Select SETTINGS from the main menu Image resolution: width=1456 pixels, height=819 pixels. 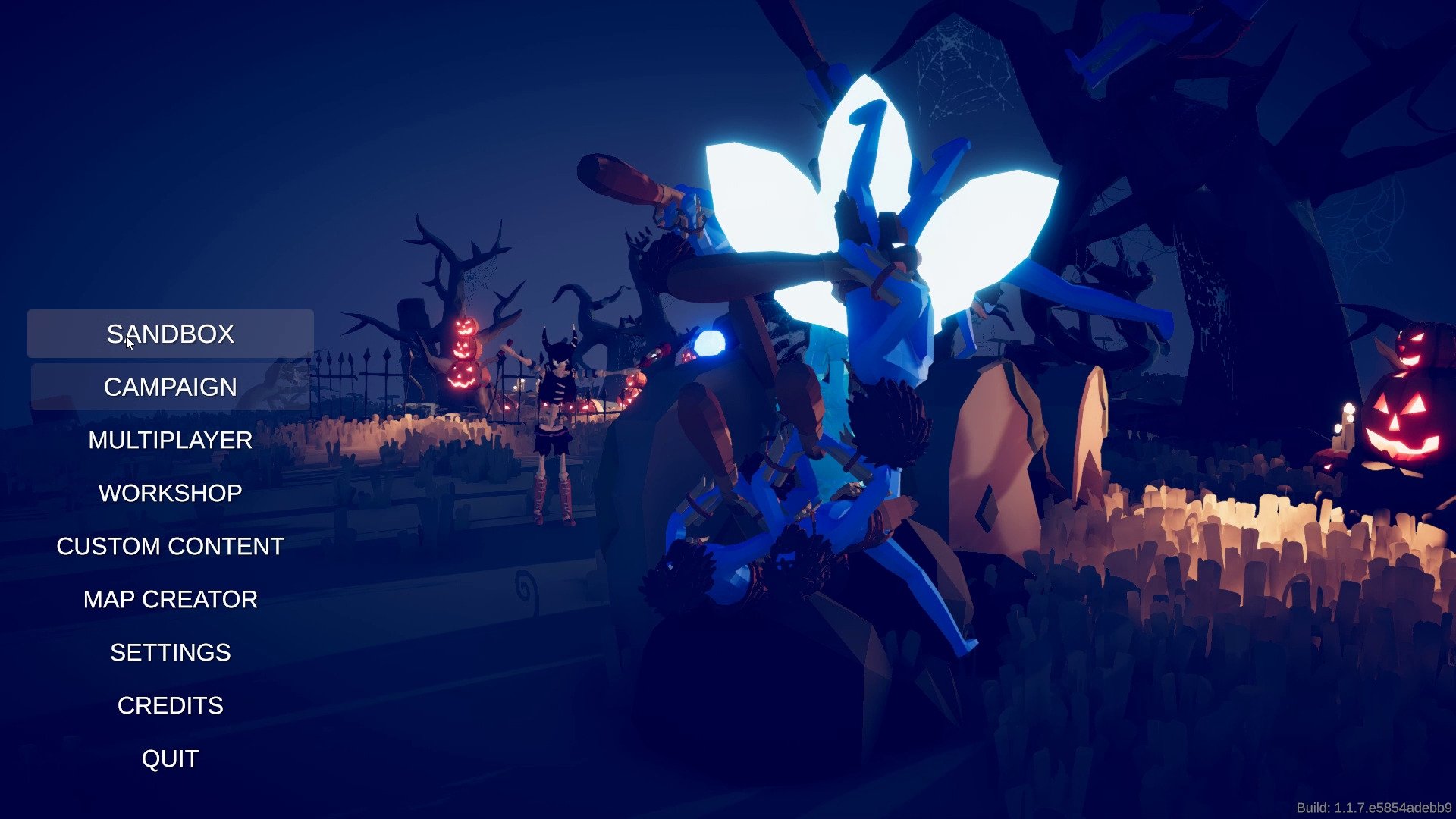point(170,652)
